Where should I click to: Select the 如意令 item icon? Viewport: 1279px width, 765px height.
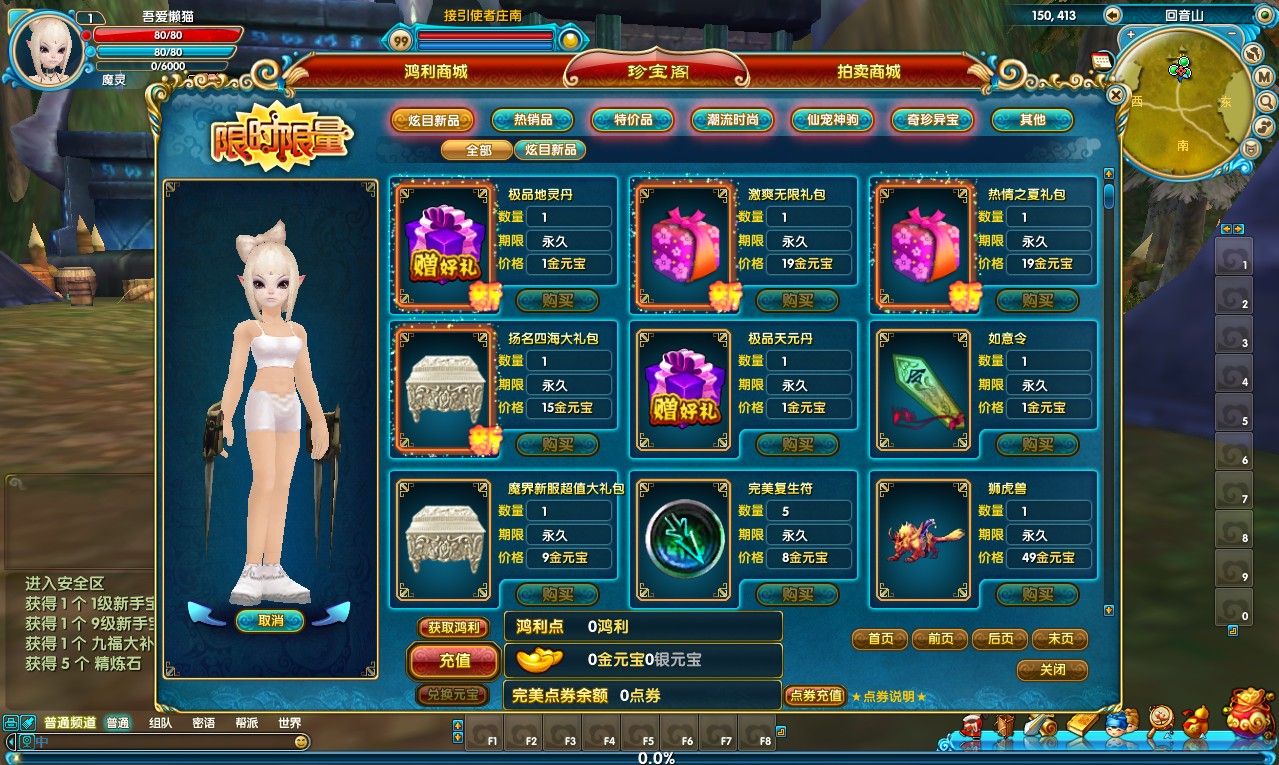[x=924, y=390]
